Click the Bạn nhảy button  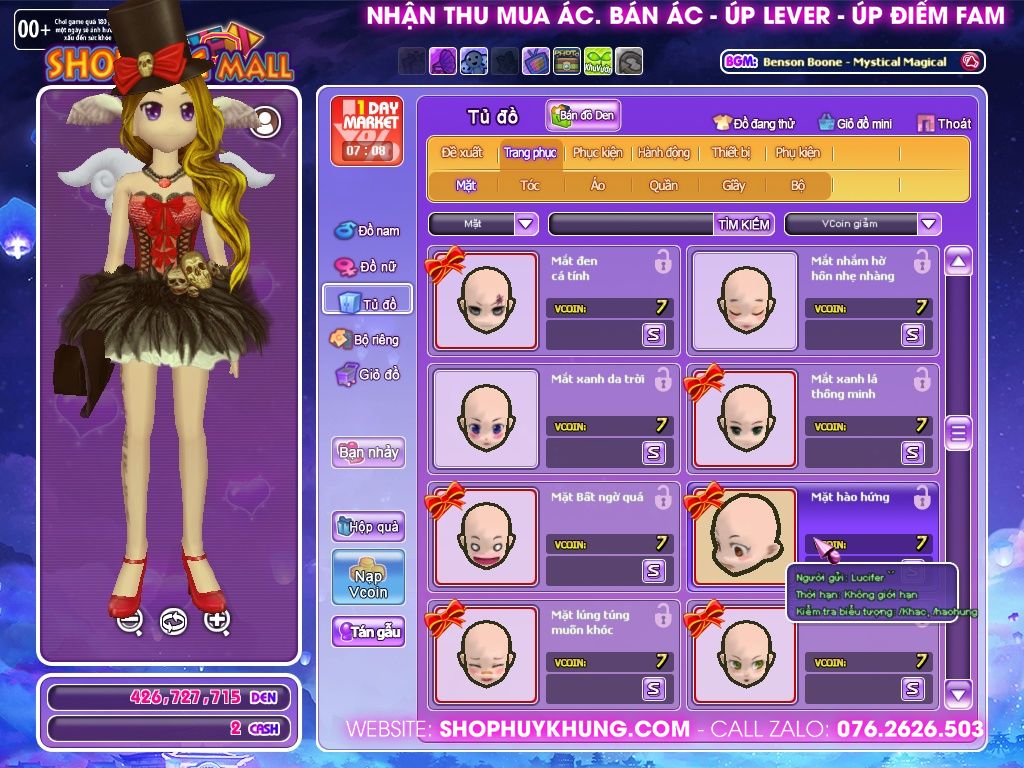point(368,452)
